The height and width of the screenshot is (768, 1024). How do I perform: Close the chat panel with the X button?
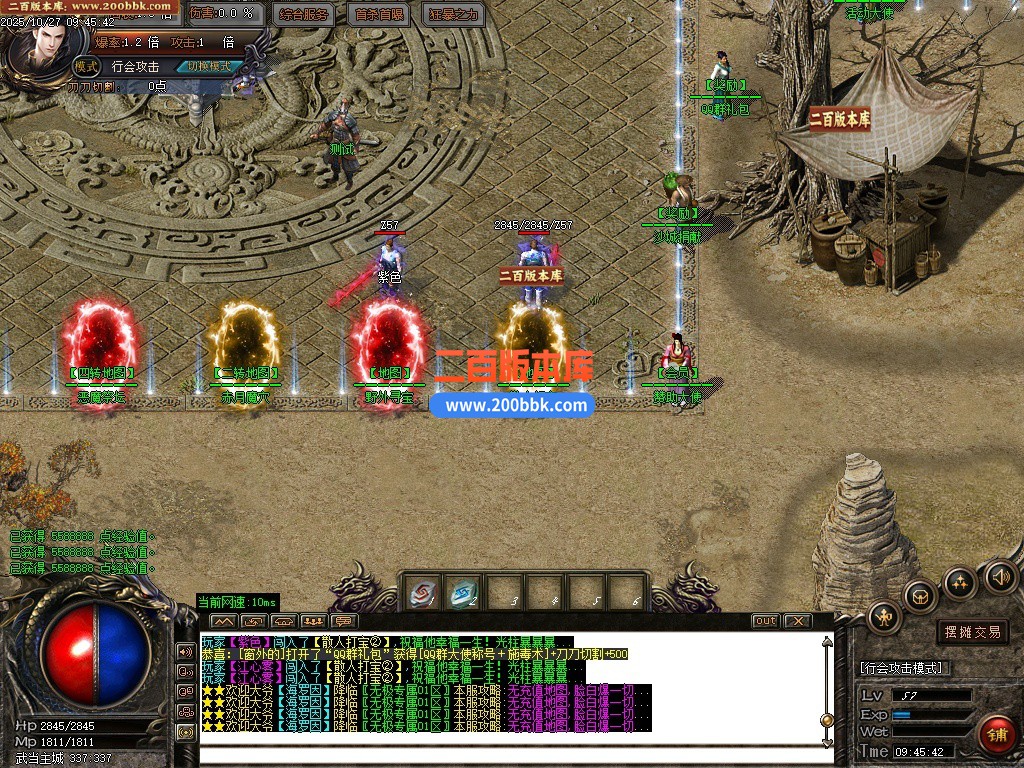click(797, 621)
